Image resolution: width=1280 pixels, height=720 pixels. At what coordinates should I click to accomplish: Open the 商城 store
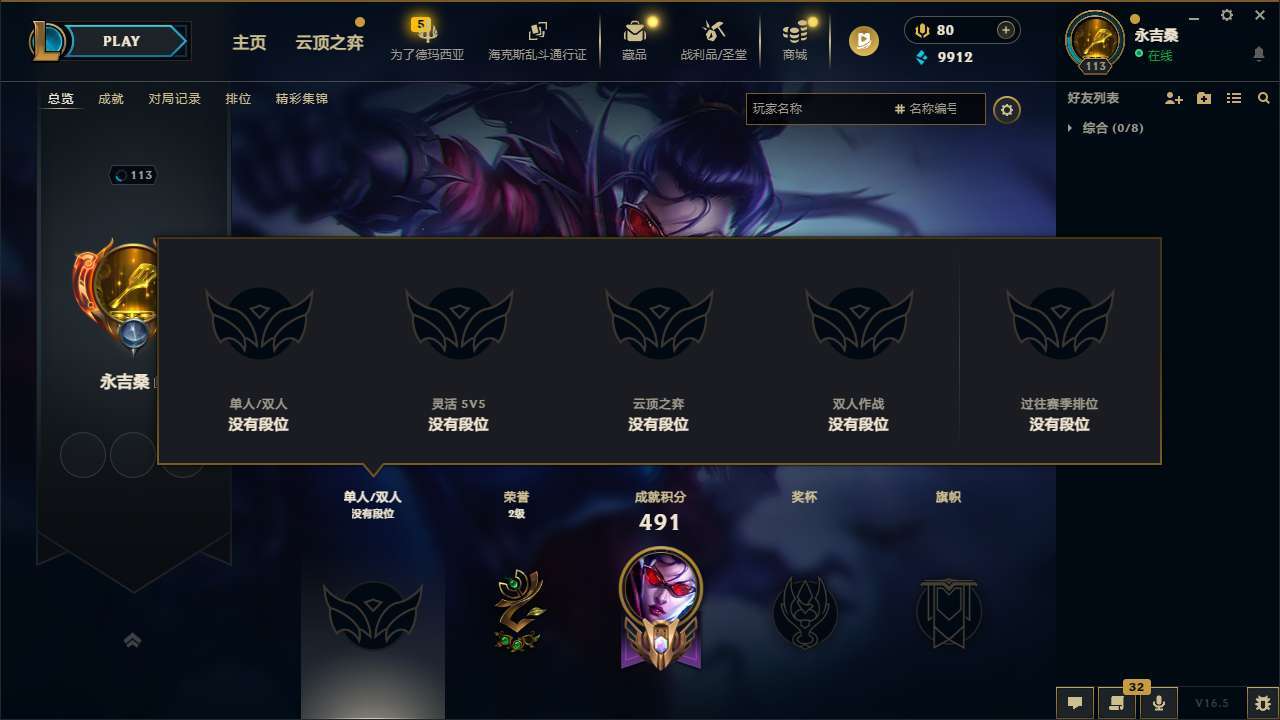point(794,40)
